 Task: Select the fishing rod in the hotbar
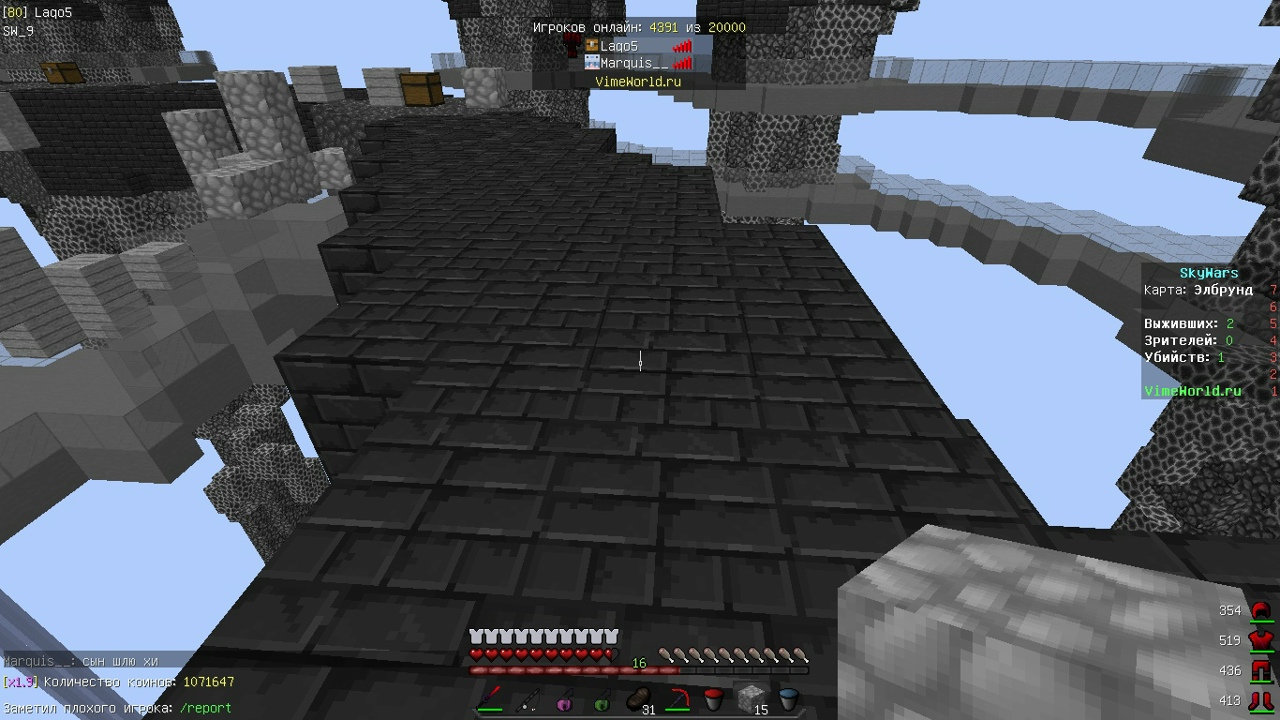527,698
